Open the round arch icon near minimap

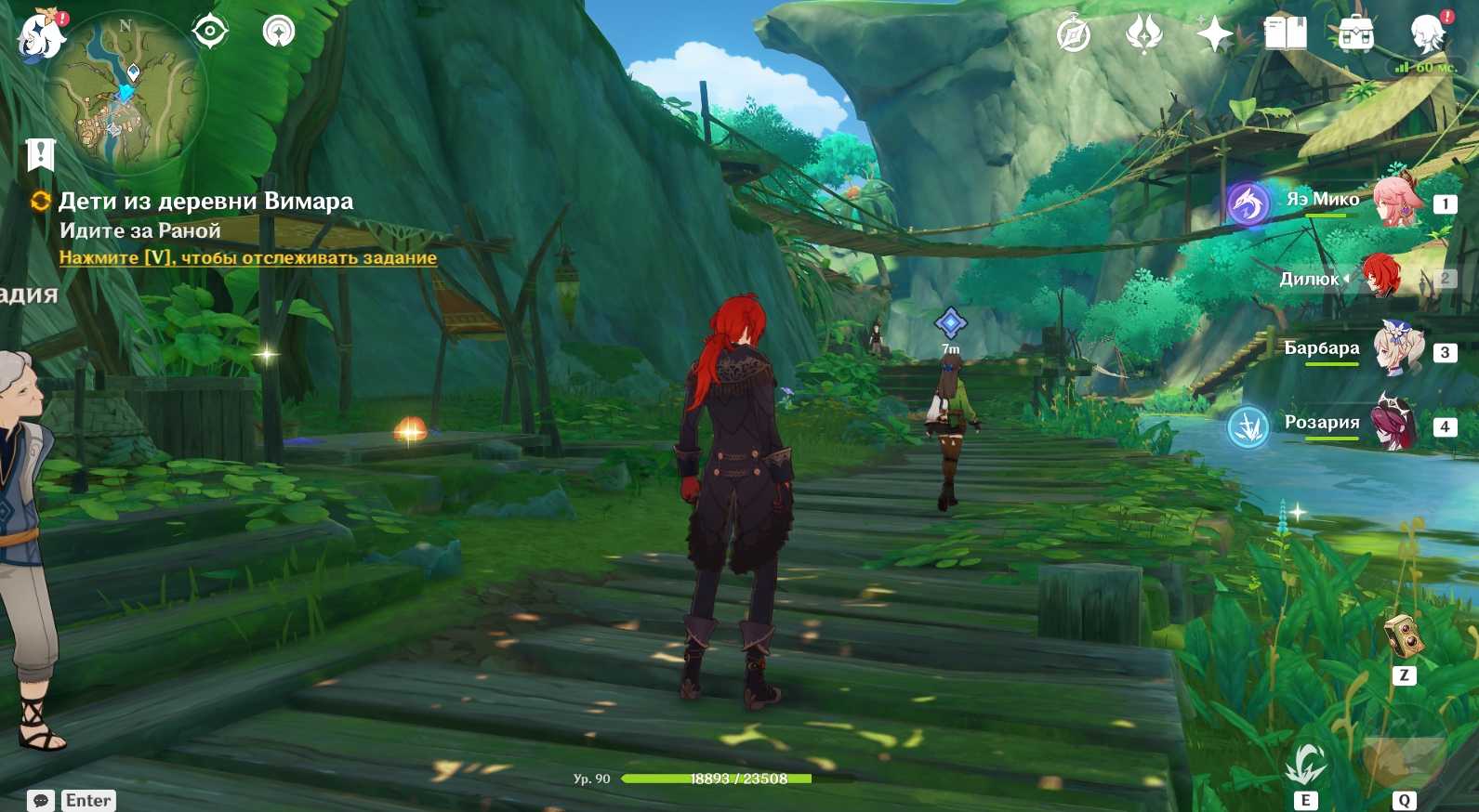point(279,32)
